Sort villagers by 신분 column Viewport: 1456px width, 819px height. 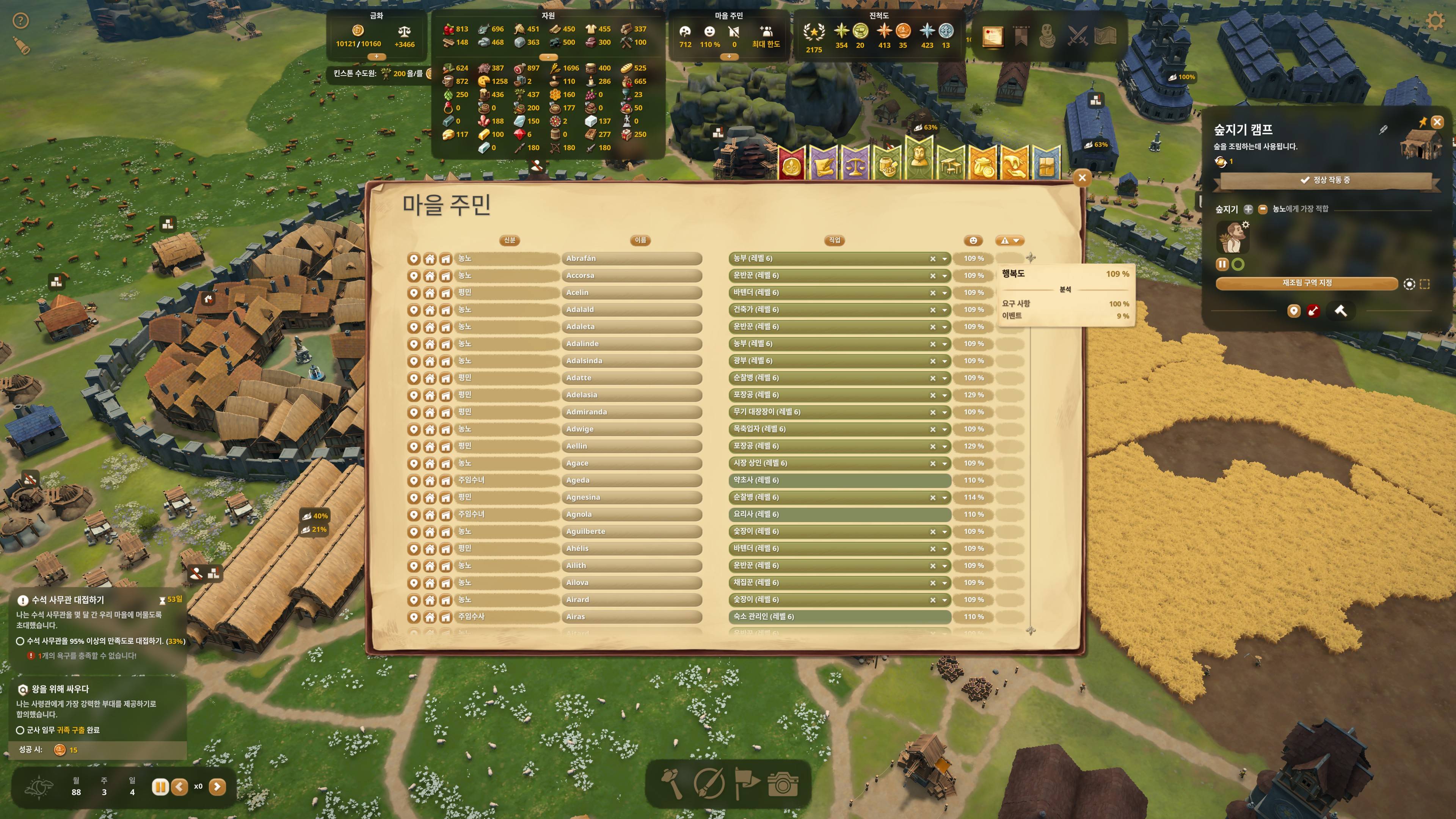509,240
